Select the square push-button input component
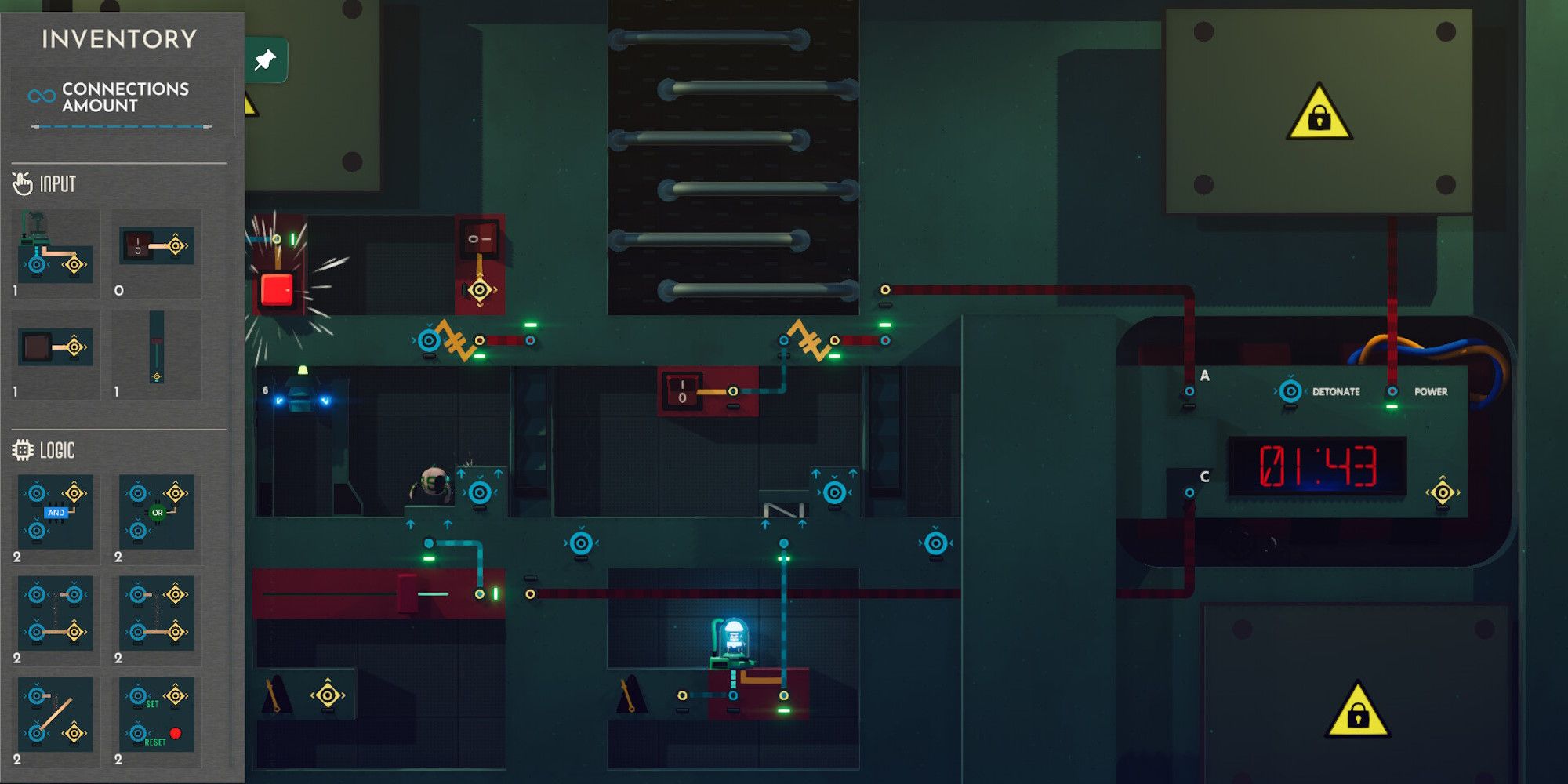Viewport: 1568px width, 784px height. tap(56, 347)
